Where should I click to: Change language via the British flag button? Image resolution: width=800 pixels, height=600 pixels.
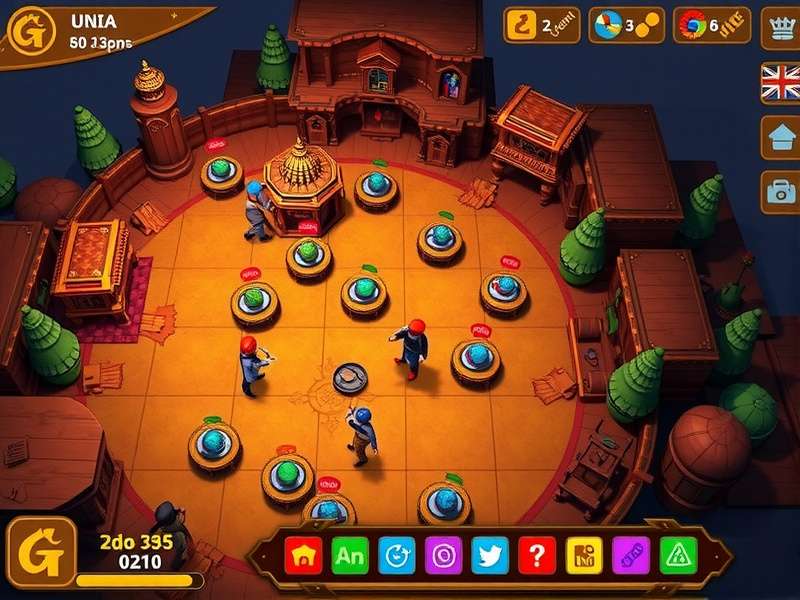780,82
